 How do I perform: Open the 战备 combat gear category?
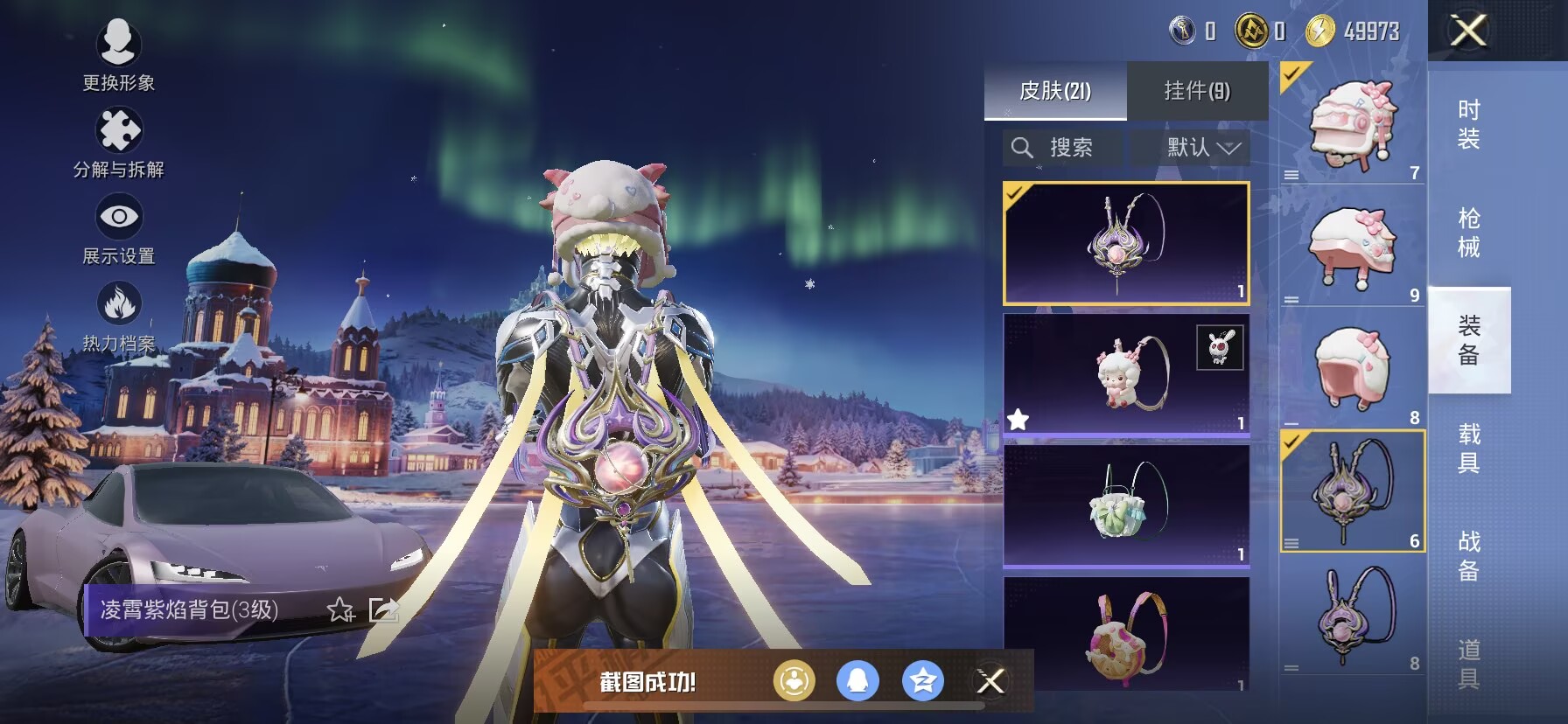(1469, 556)
